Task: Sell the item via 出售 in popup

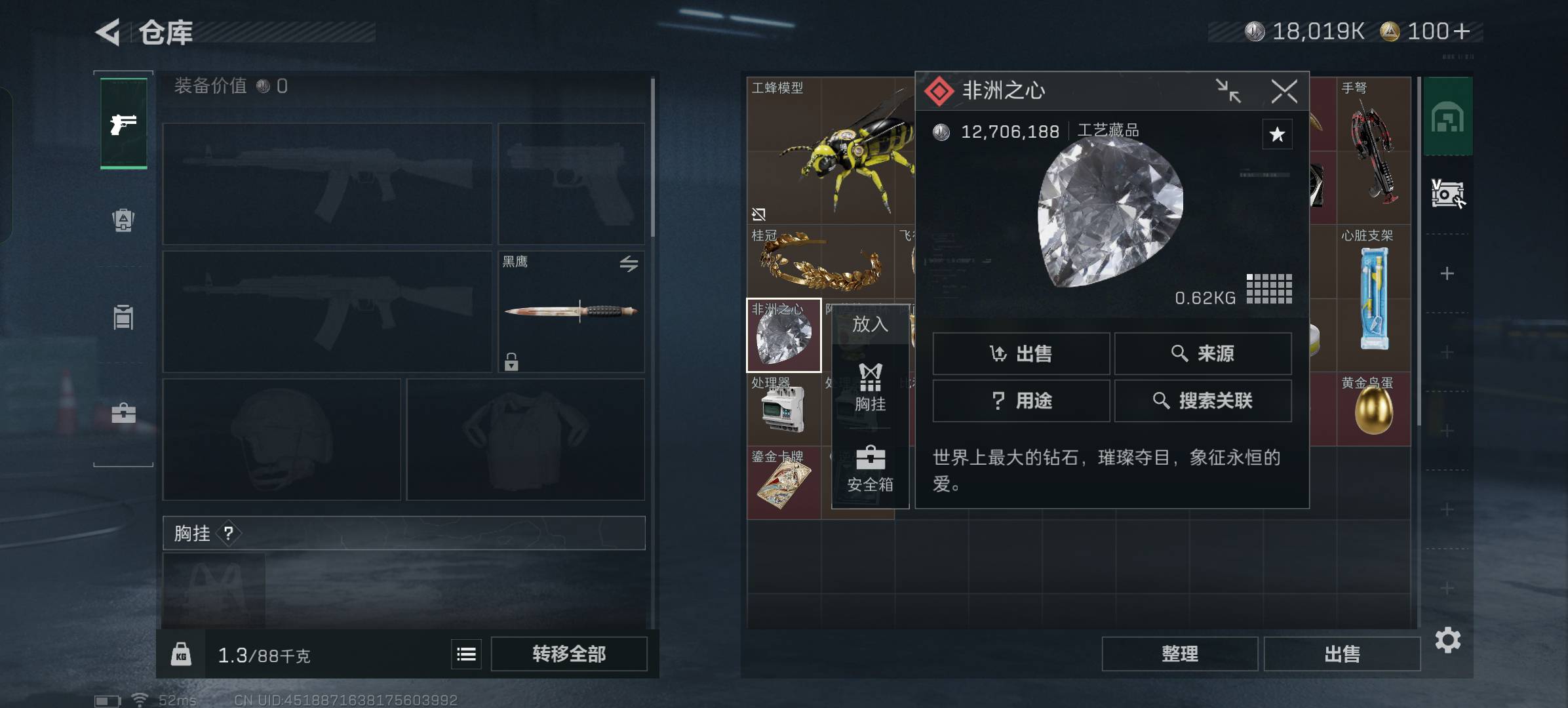Action: (1021, 354)
